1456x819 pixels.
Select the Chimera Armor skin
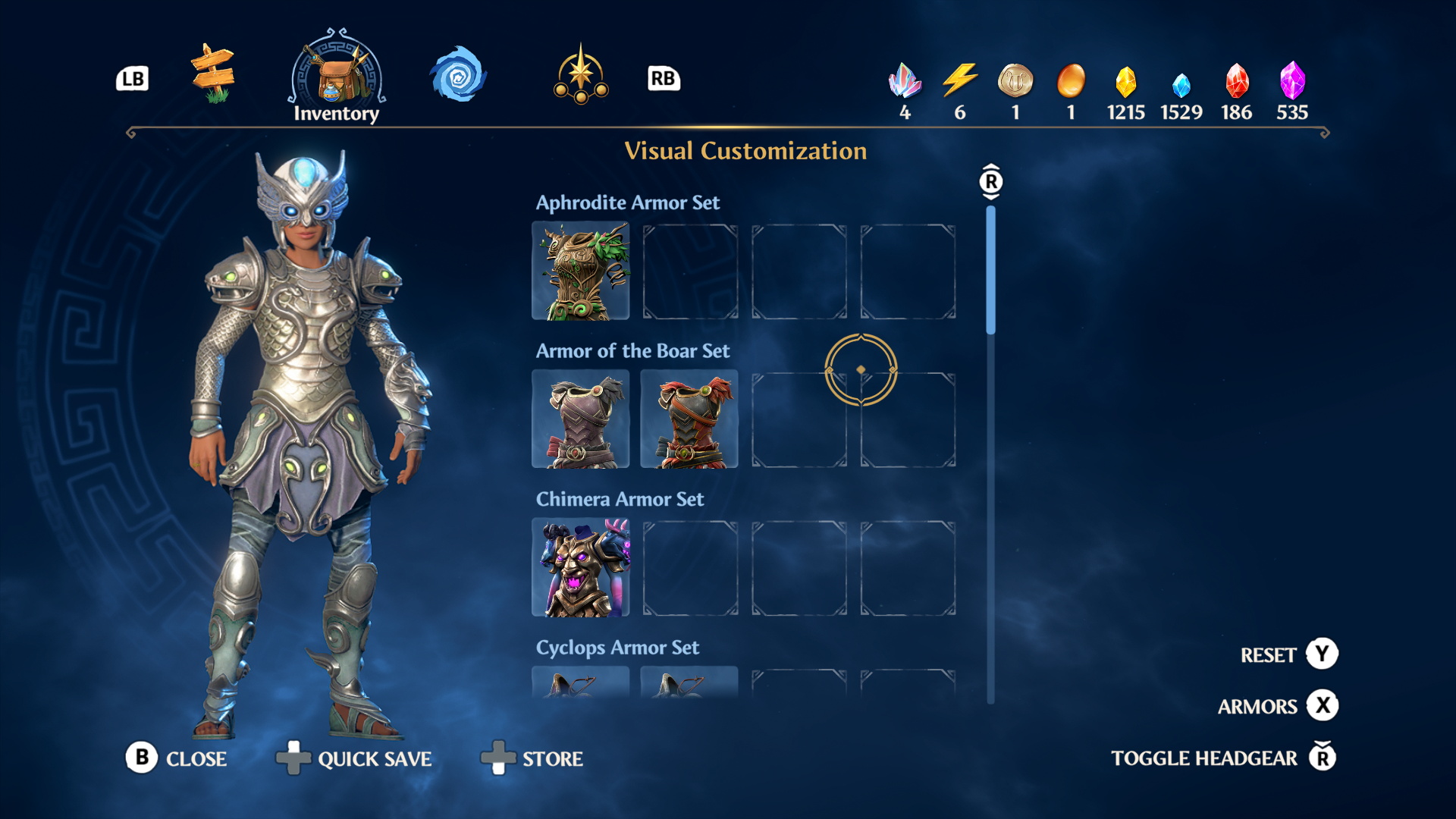pos(581,567)
